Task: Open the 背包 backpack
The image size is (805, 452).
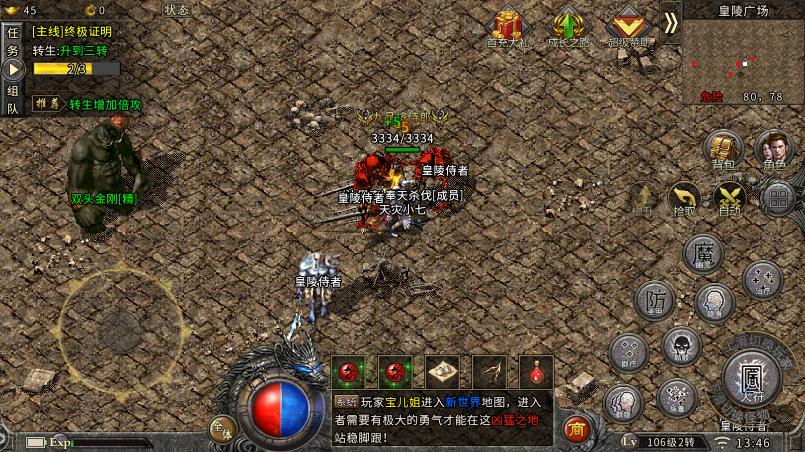Action: coord(722,148)
